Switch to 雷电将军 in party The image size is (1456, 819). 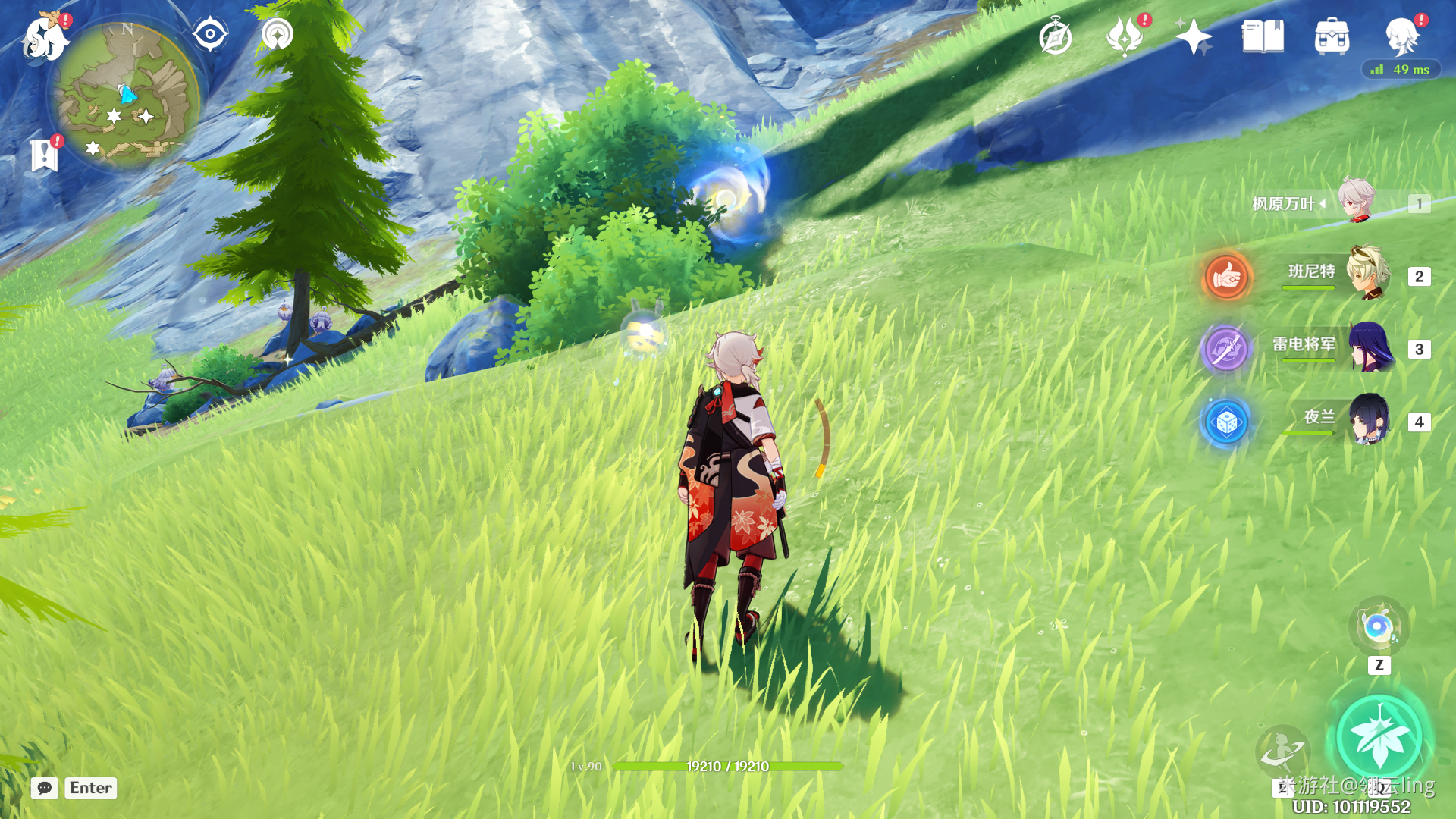1370,347
